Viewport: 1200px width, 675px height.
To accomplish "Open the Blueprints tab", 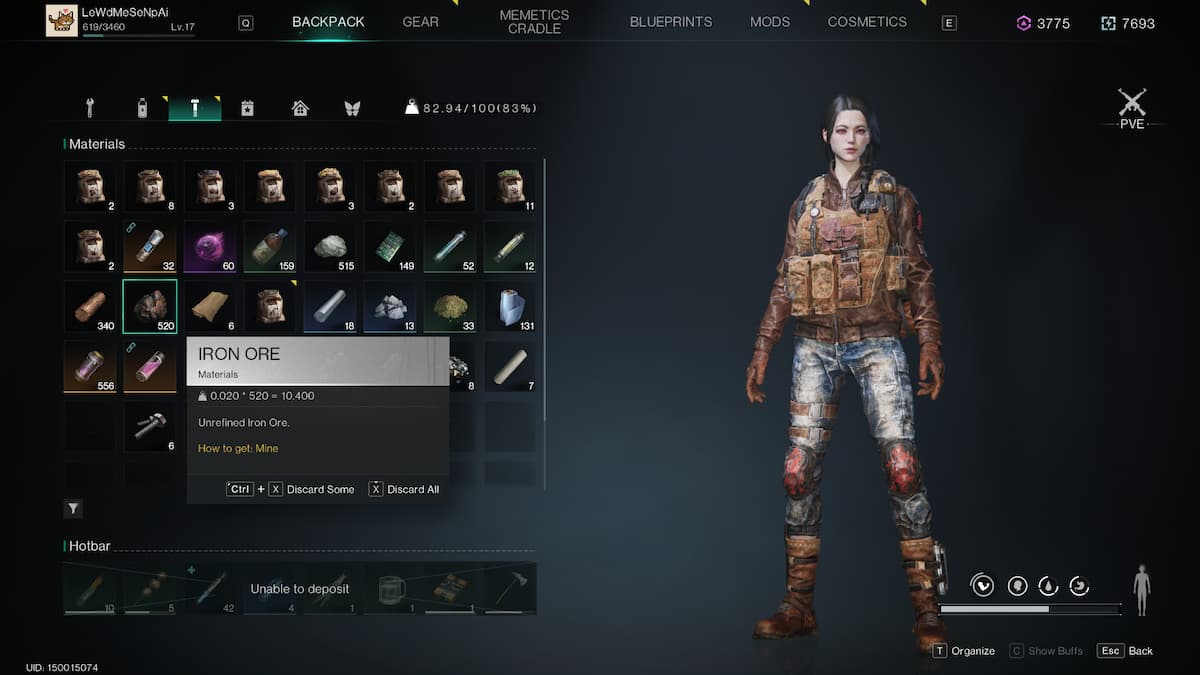I will pyautogui.click(x=671, y=22).
